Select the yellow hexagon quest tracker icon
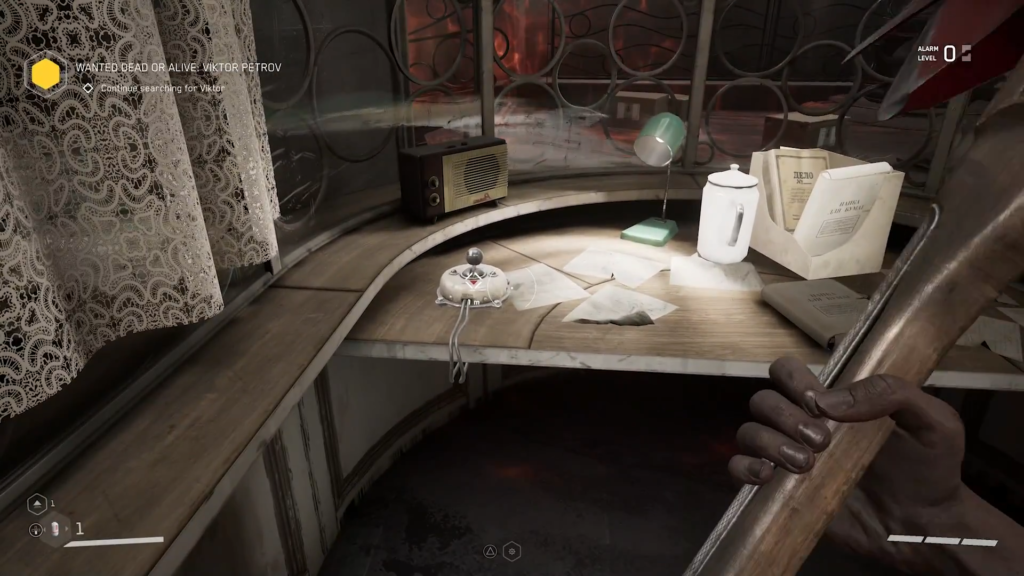1024x576 pixels. (x=45, y=73)
